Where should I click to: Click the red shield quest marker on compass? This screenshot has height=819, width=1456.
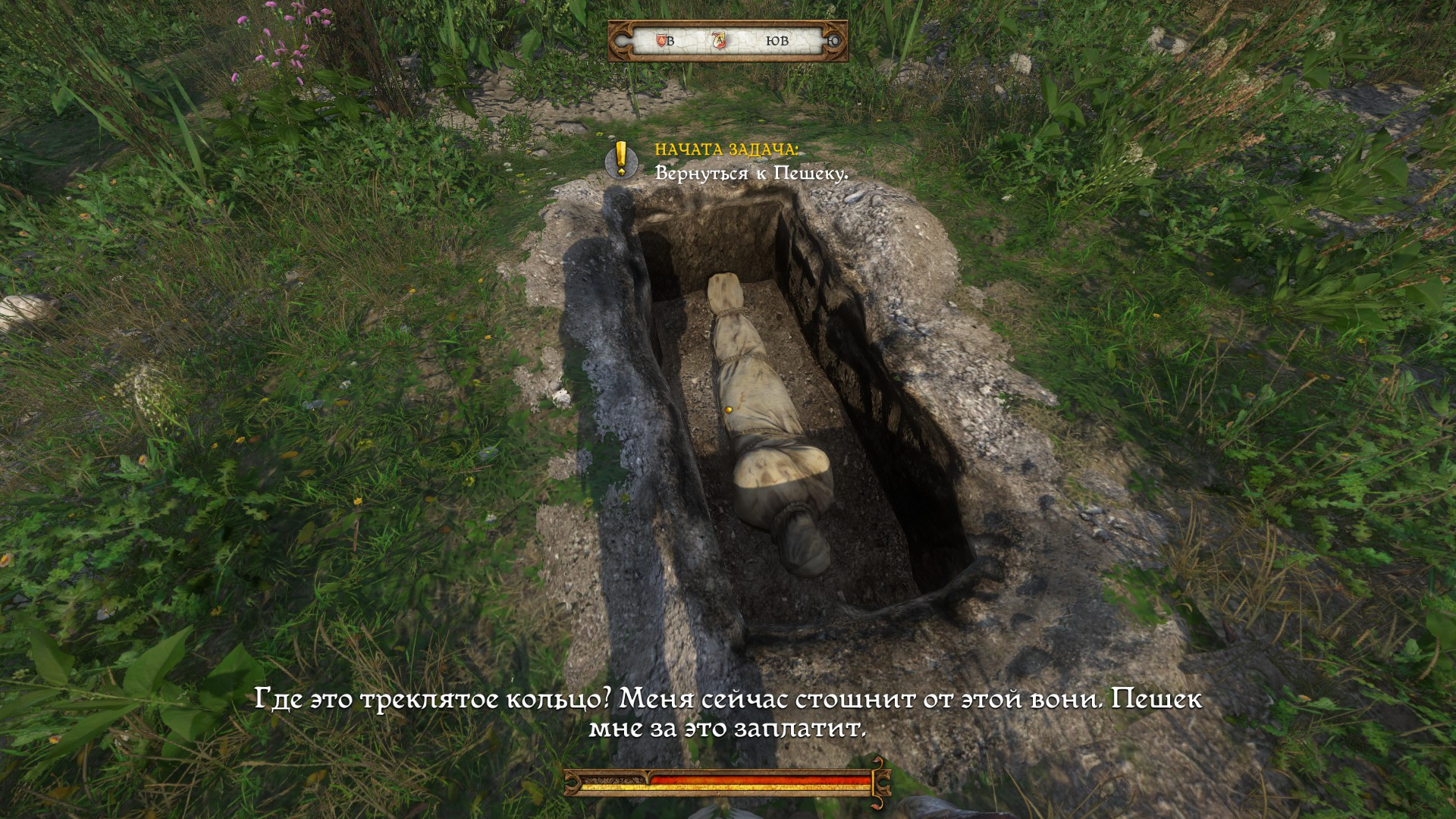[661, 42]
